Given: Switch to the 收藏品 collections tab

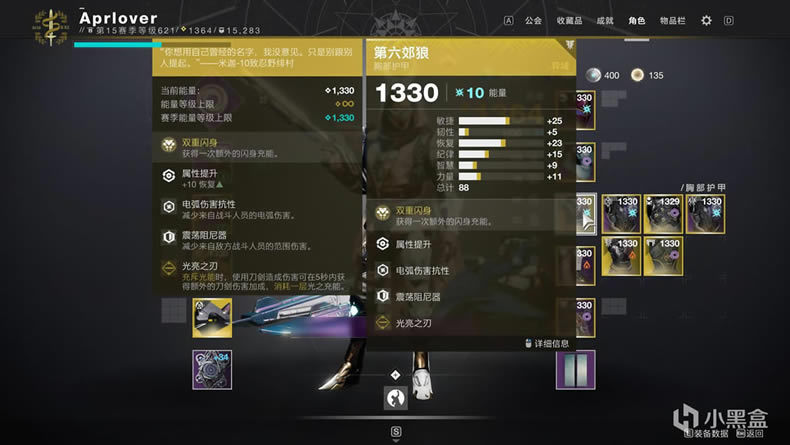Looking at the screenshot, I should tap(569, 20).
